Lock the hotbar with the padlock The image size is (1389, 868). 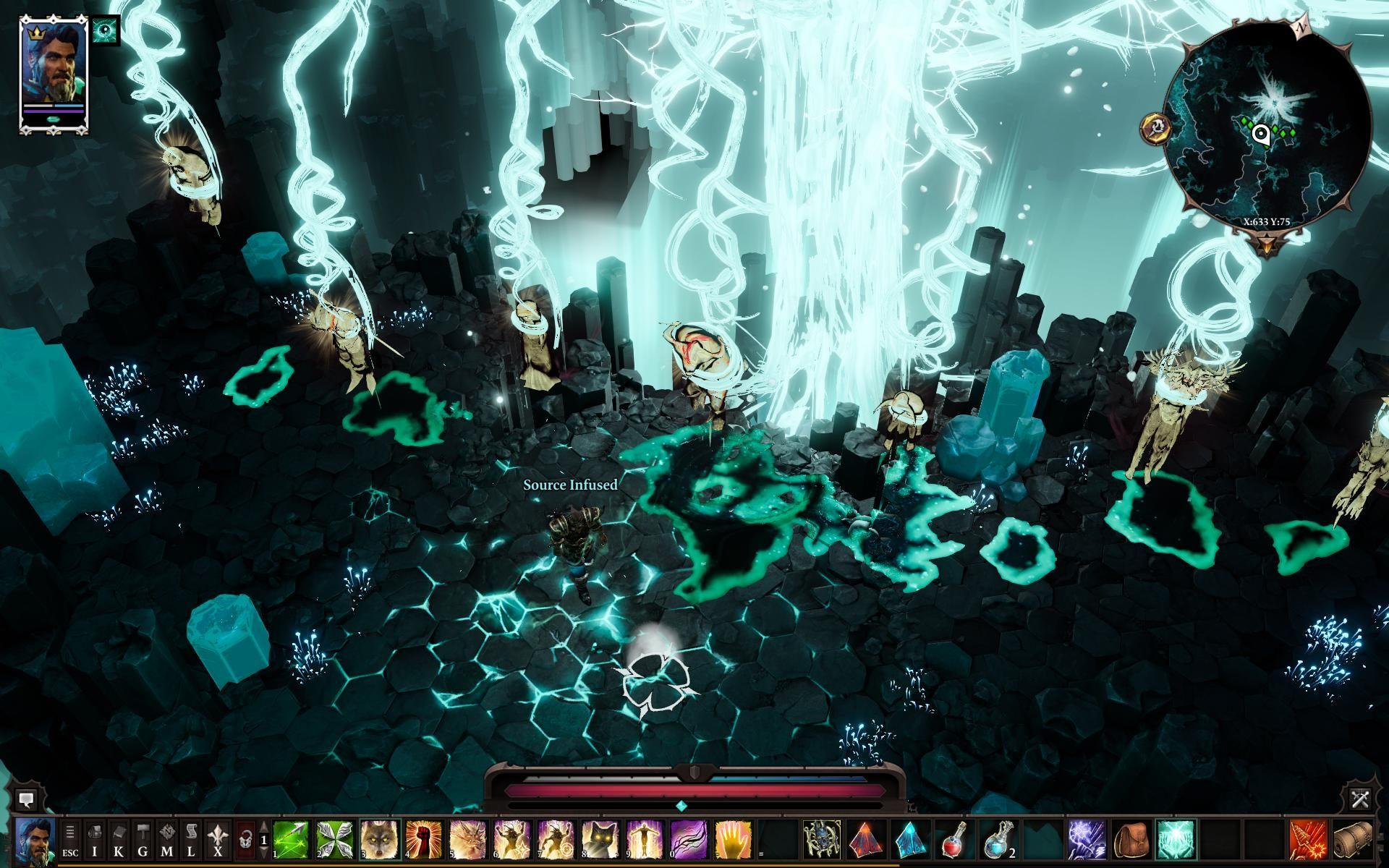coord(245,839)
